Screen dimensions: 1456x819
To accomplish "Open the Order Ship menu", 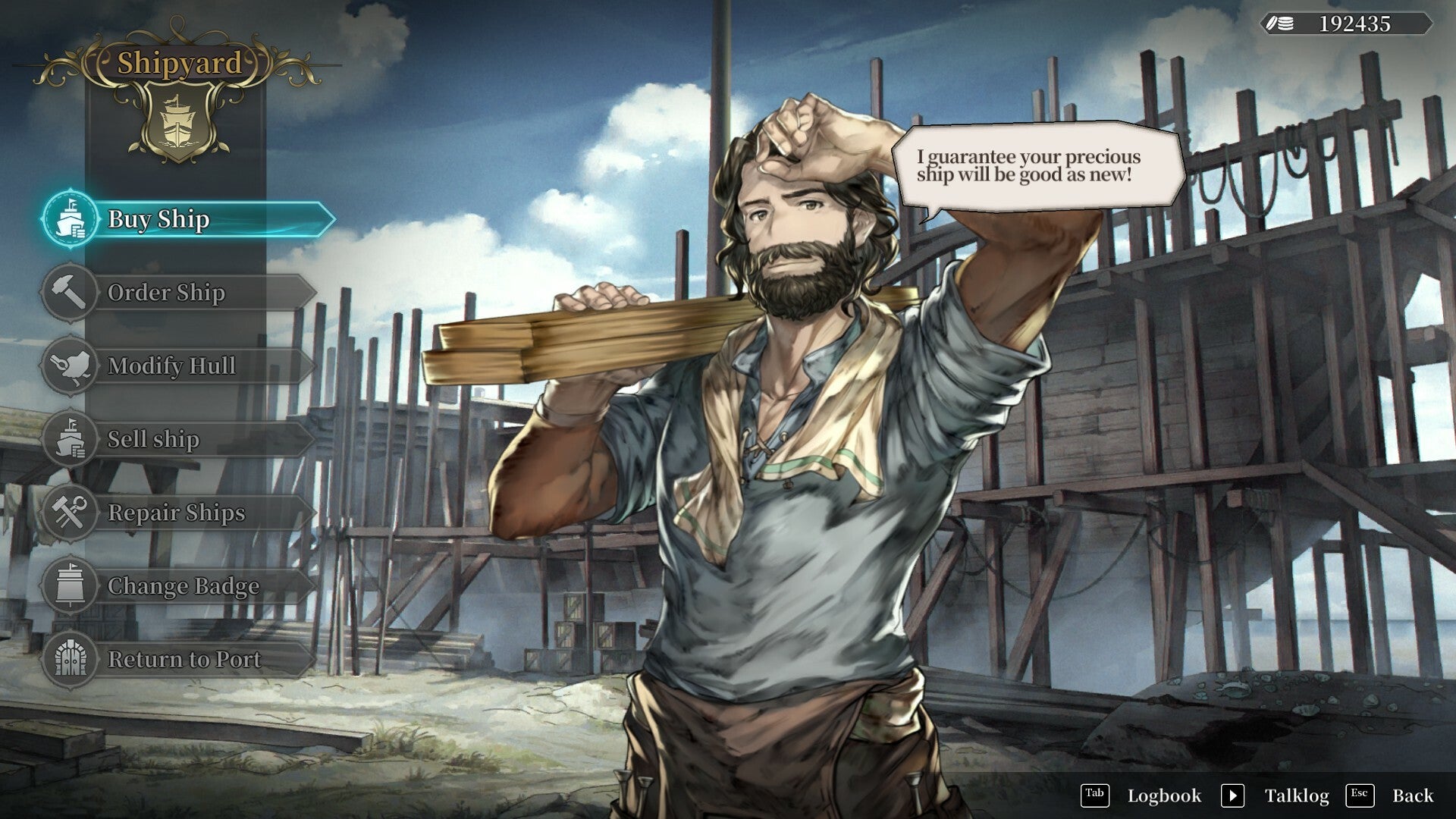I will click(x=178, y=293).
